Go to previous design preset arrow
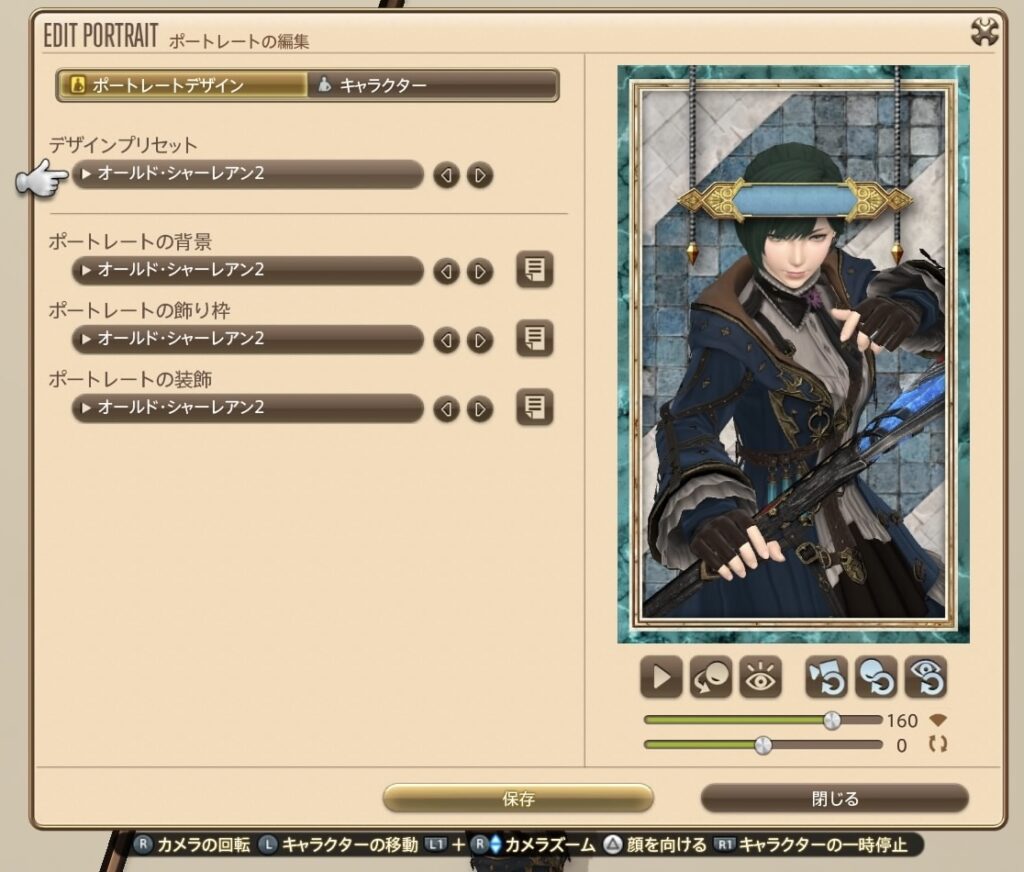Viewport: 1024px width, 872px height. click(x=446, y=176)
